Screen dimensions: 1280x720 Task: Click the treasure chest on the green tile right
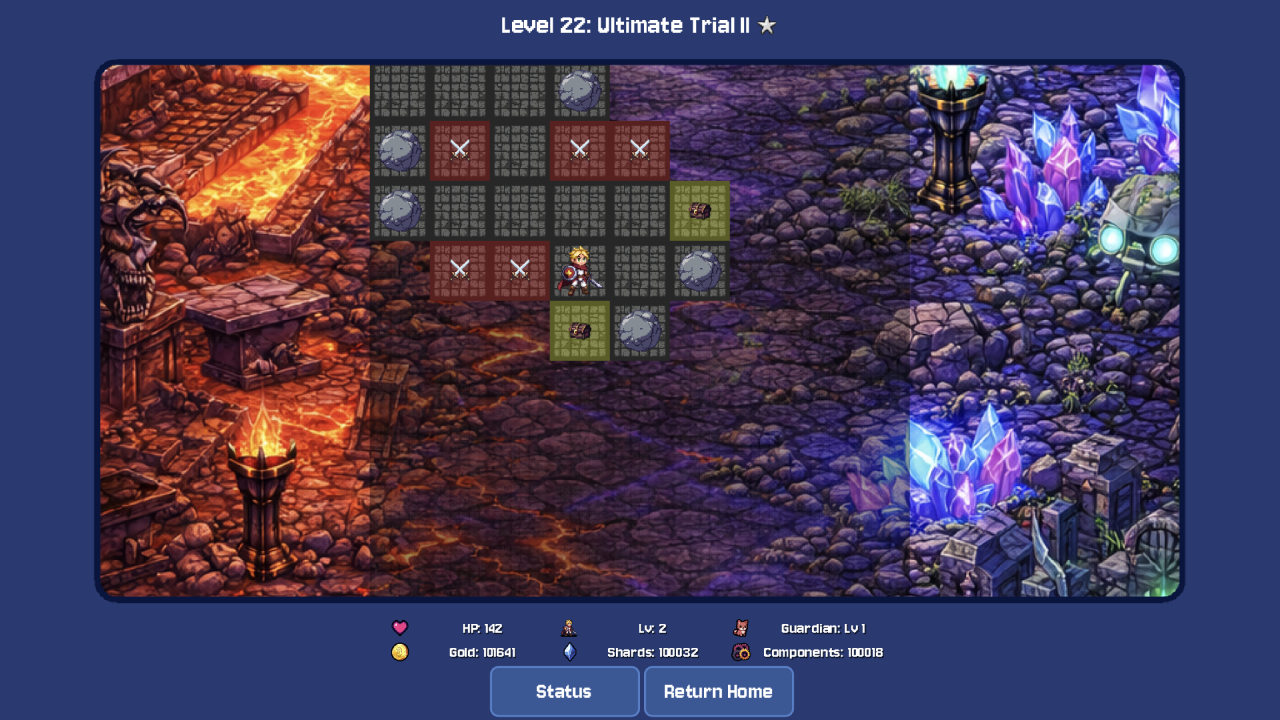click(700, 212)
